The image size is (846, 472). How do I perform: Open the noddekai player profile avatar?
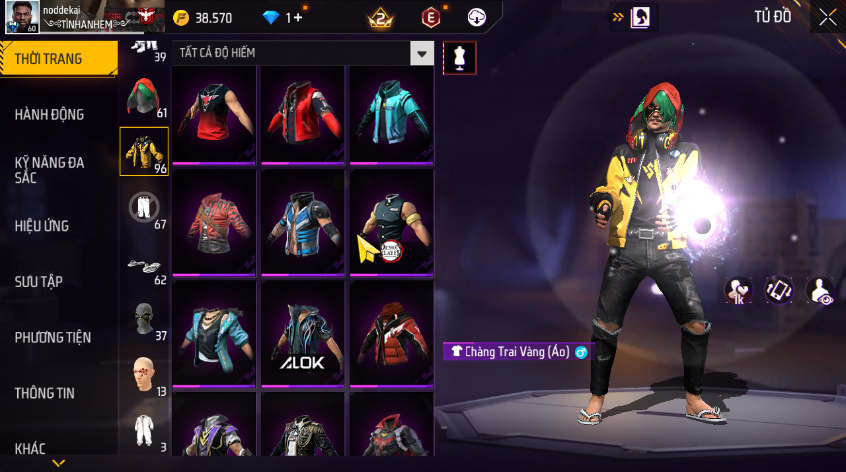click(21, 16)
